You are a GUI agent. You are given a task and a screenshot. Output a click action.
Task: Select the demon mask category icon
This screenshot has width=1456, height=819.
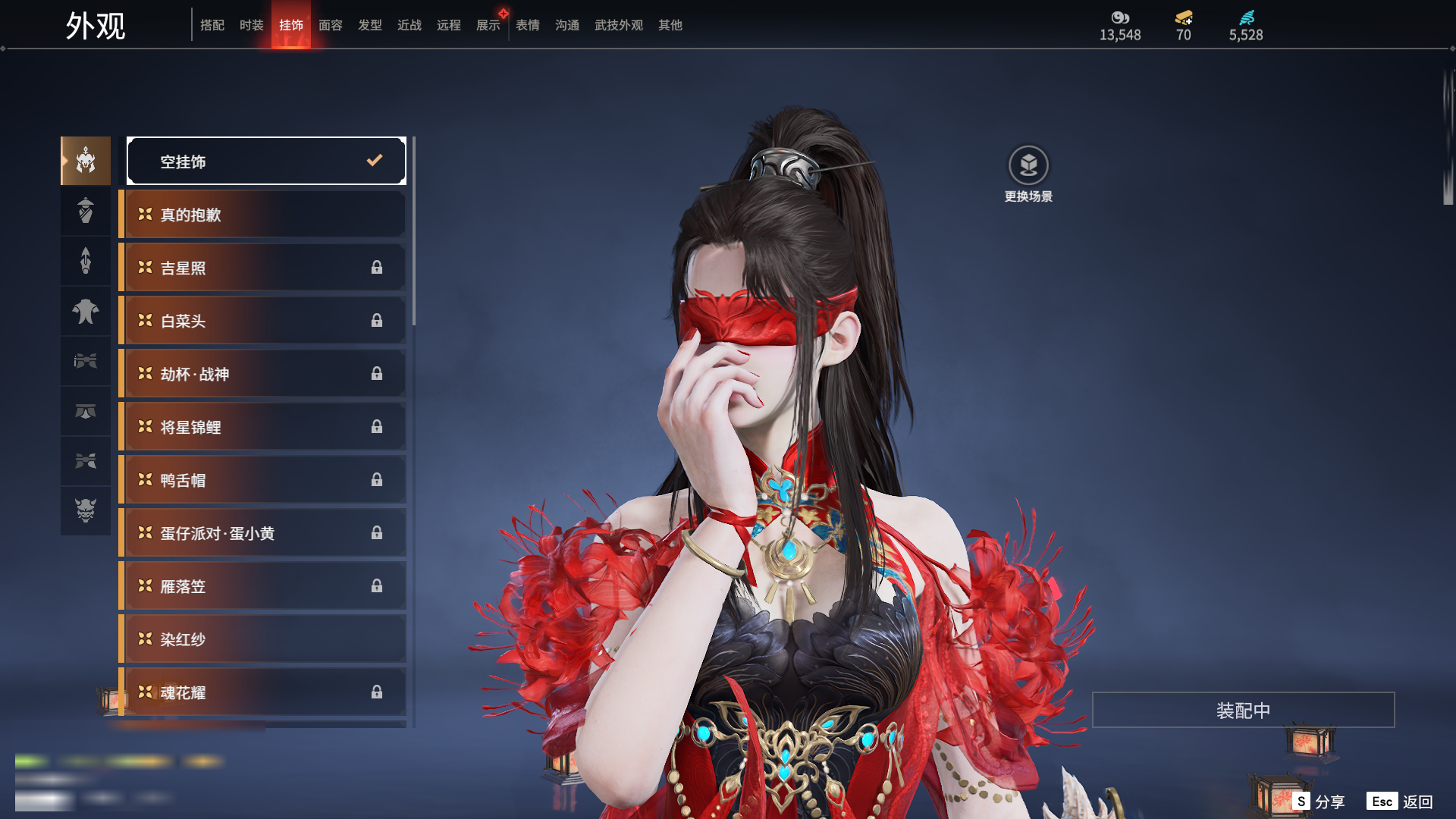(86, 510)
